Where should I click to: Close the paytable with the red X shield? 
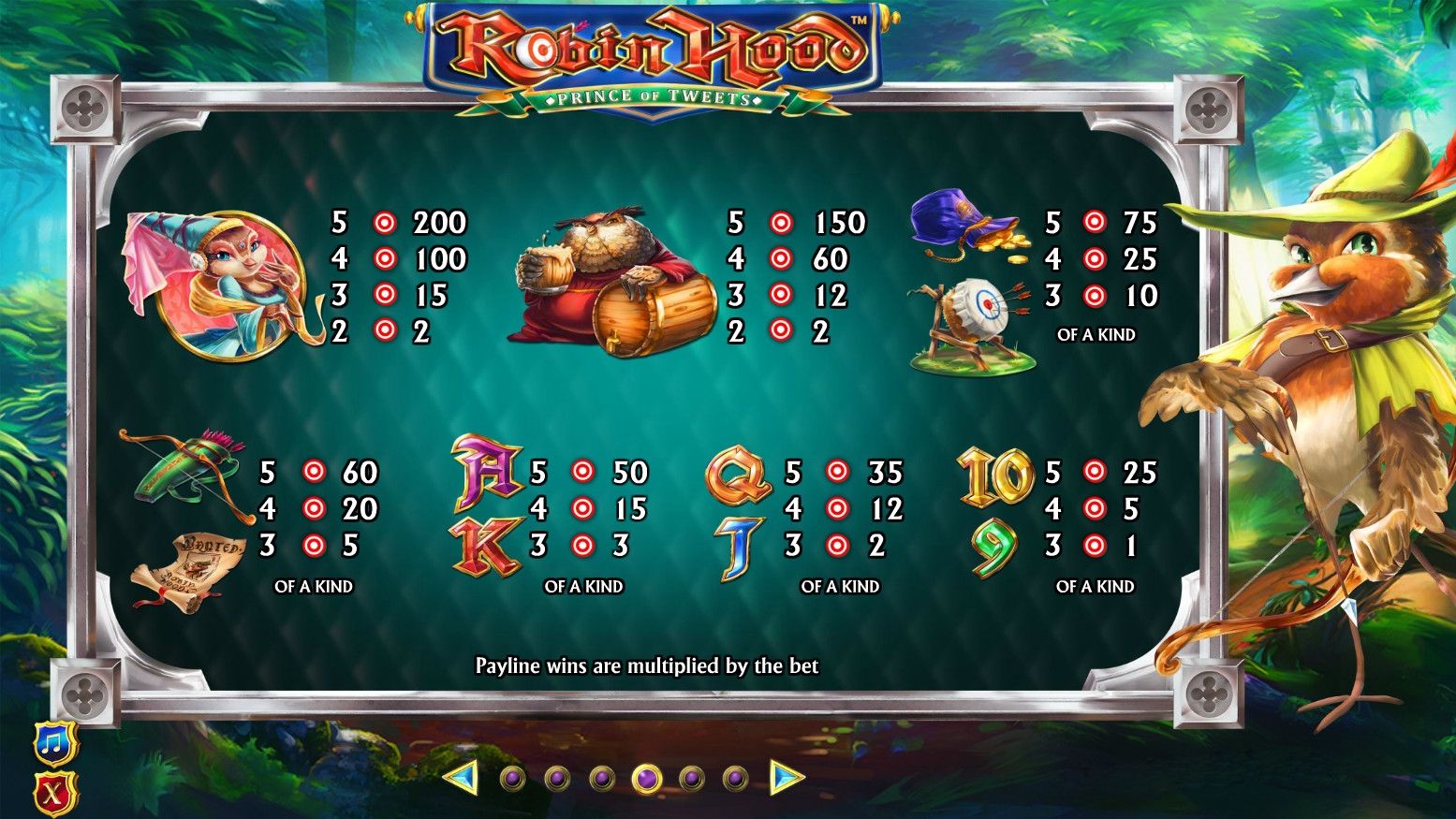coord(55,795)
